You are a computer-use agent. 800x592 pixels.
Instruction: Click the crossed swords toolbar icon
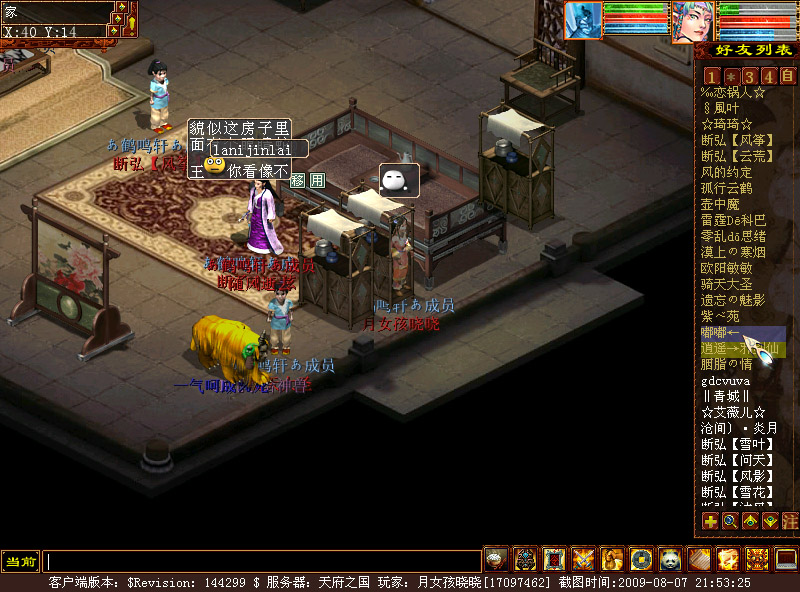point(583,559)
